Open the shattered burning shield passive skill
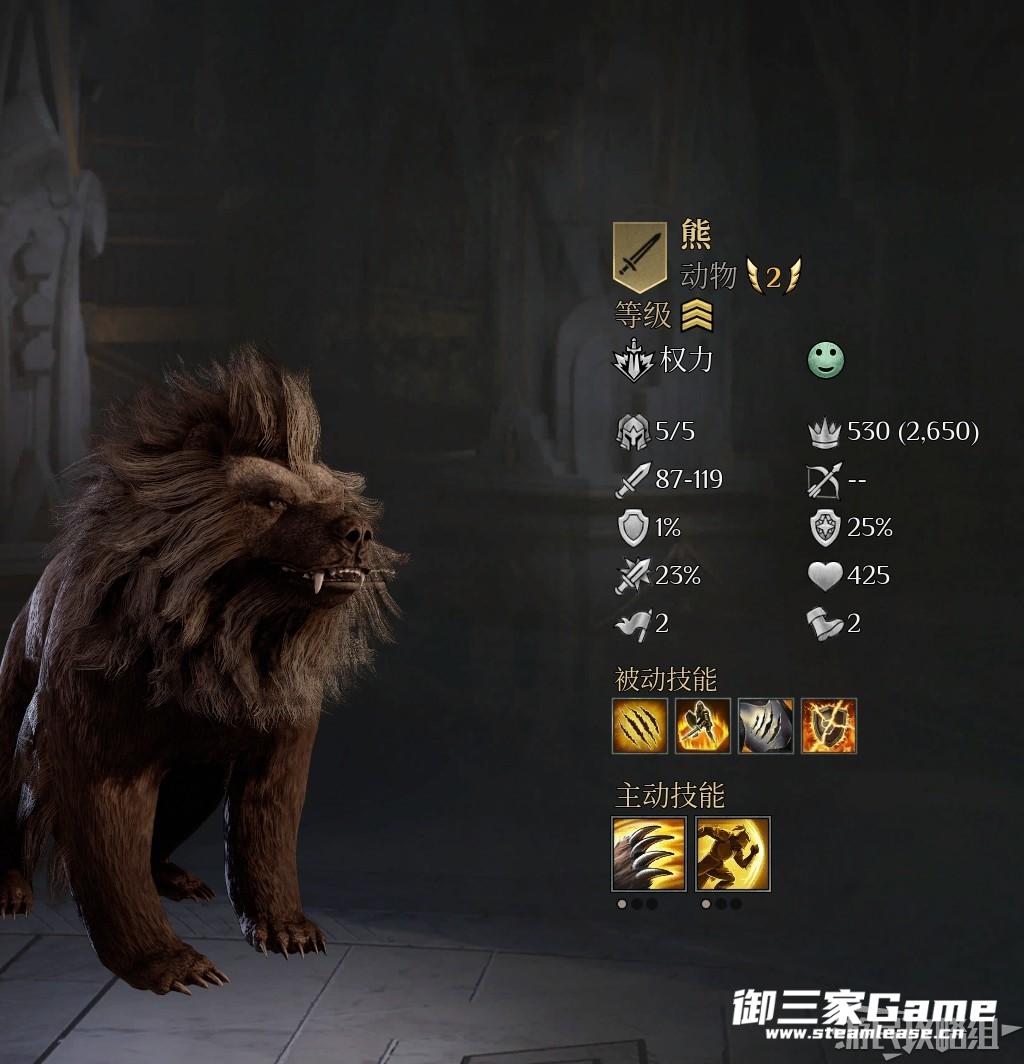The height and width of the screenshot is (1064, 1024). click(829, 726)
